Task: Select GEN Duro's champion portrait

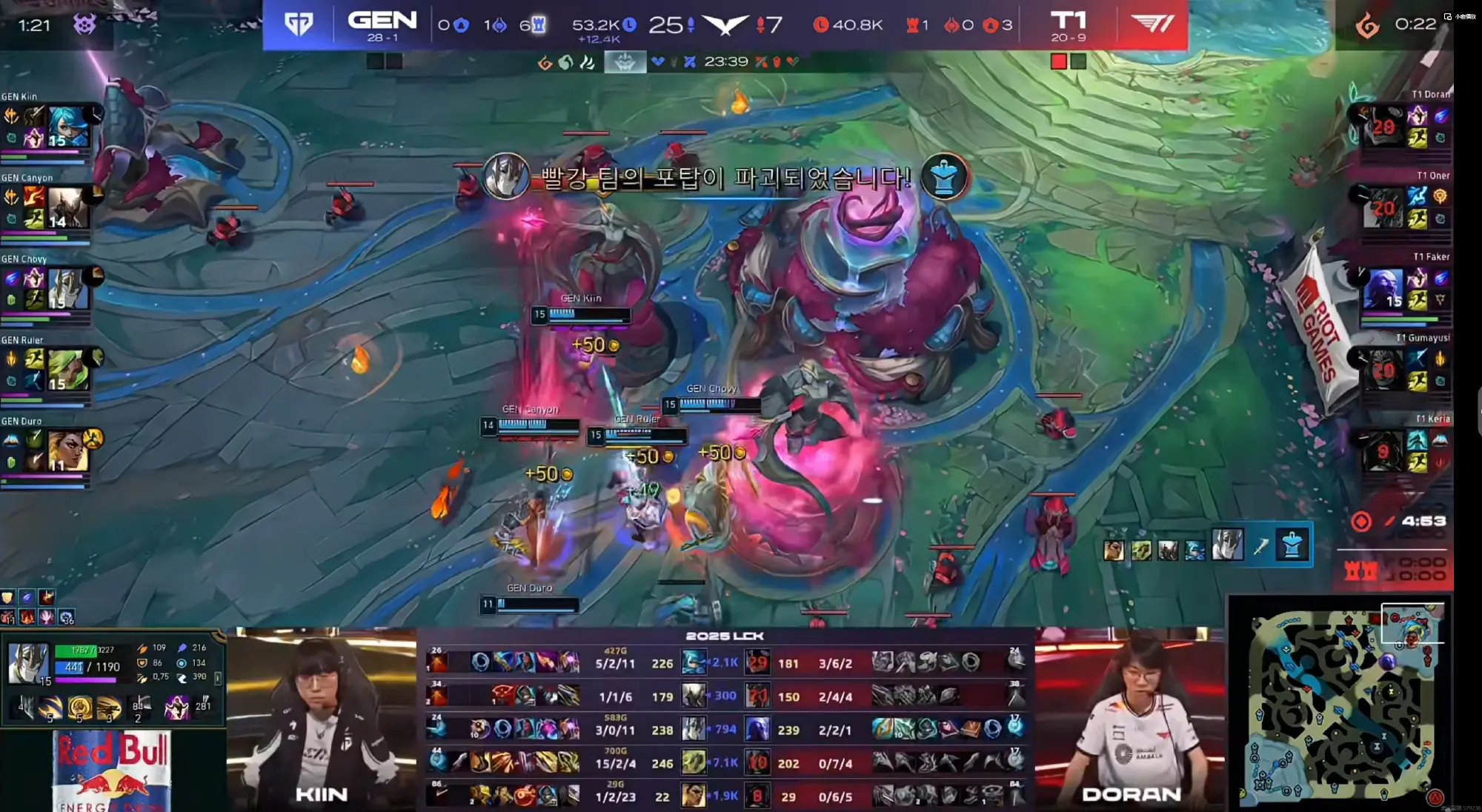Action: coord(68,451)
